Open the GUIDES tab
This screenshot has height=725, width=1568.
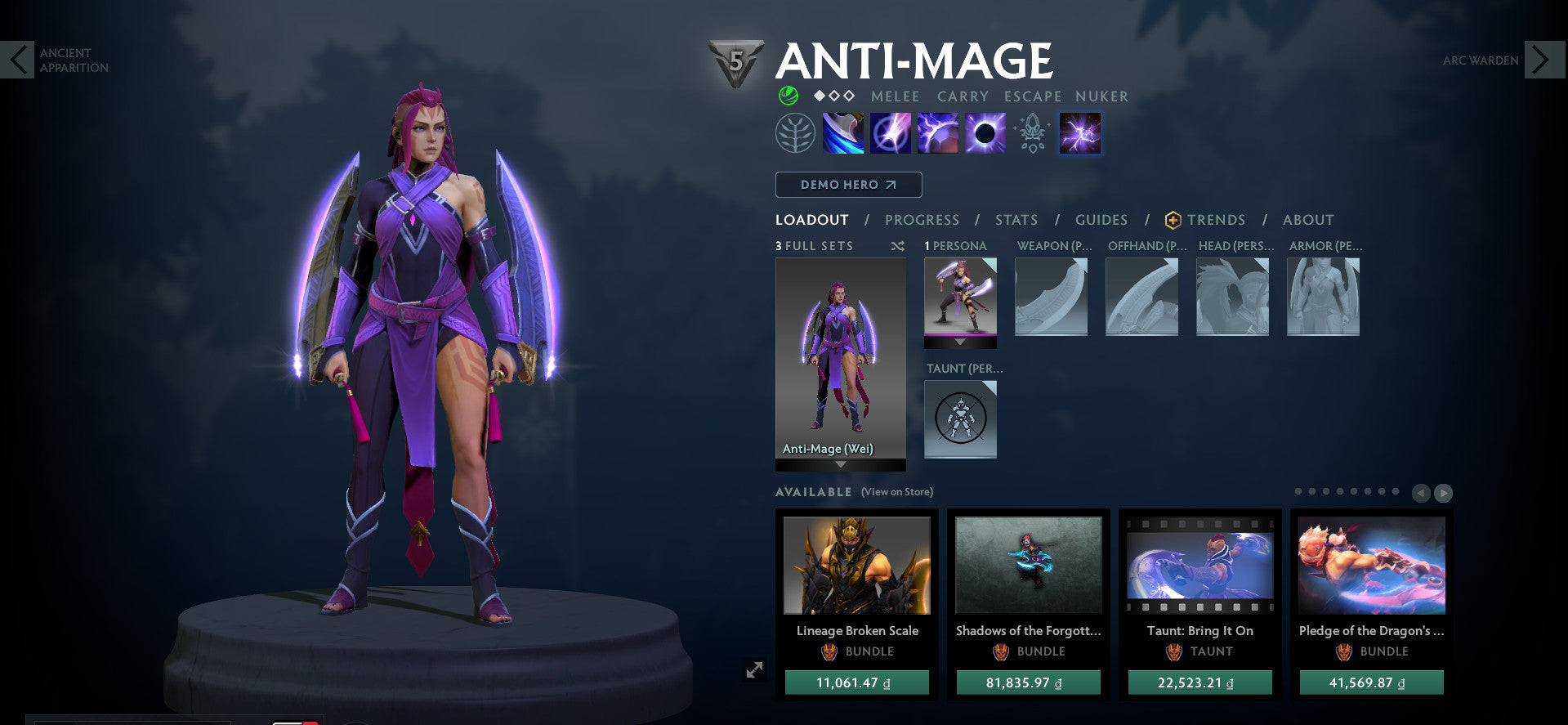pyautogui.click(x=1101, y=219)
